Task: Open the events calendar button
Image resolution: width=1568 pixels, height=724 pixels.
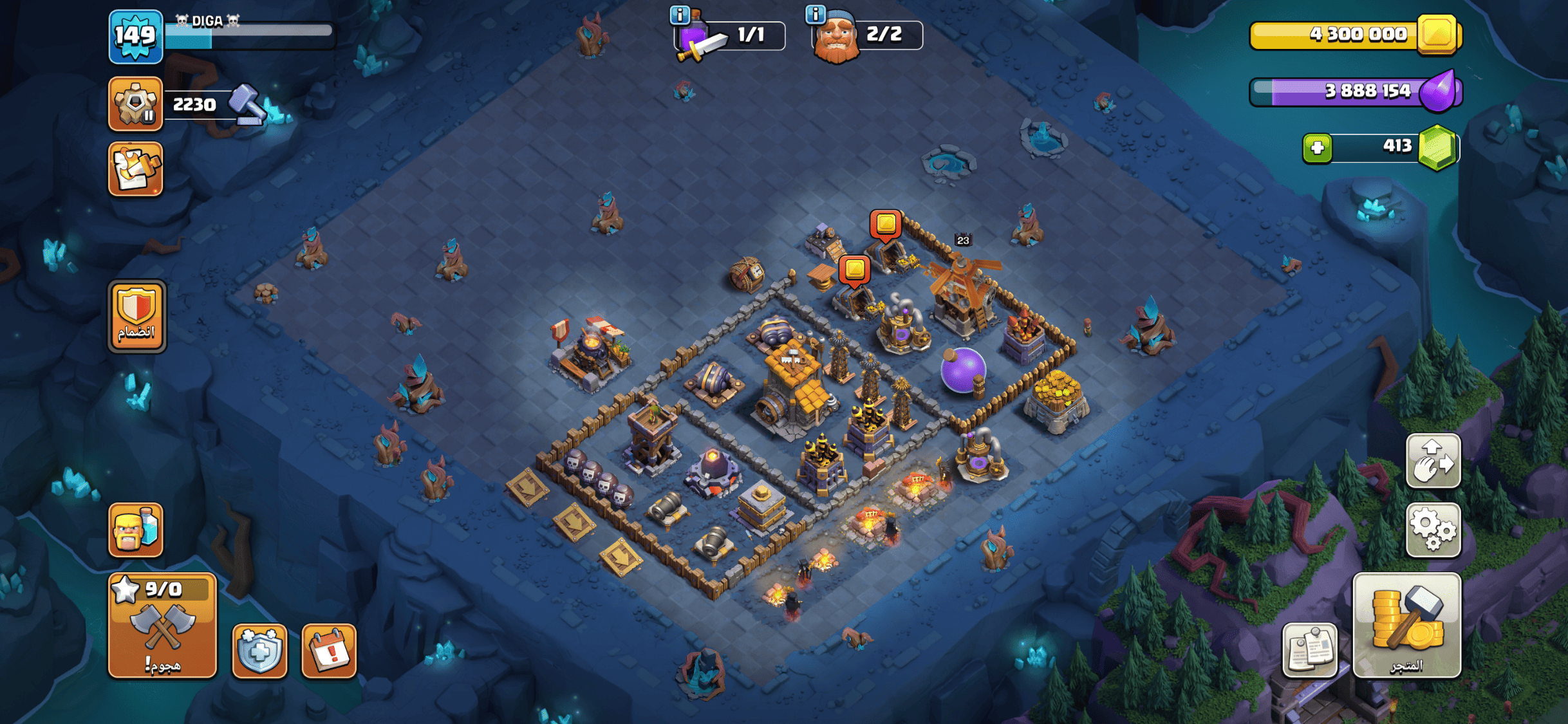Action: click(x=329, y=651)
